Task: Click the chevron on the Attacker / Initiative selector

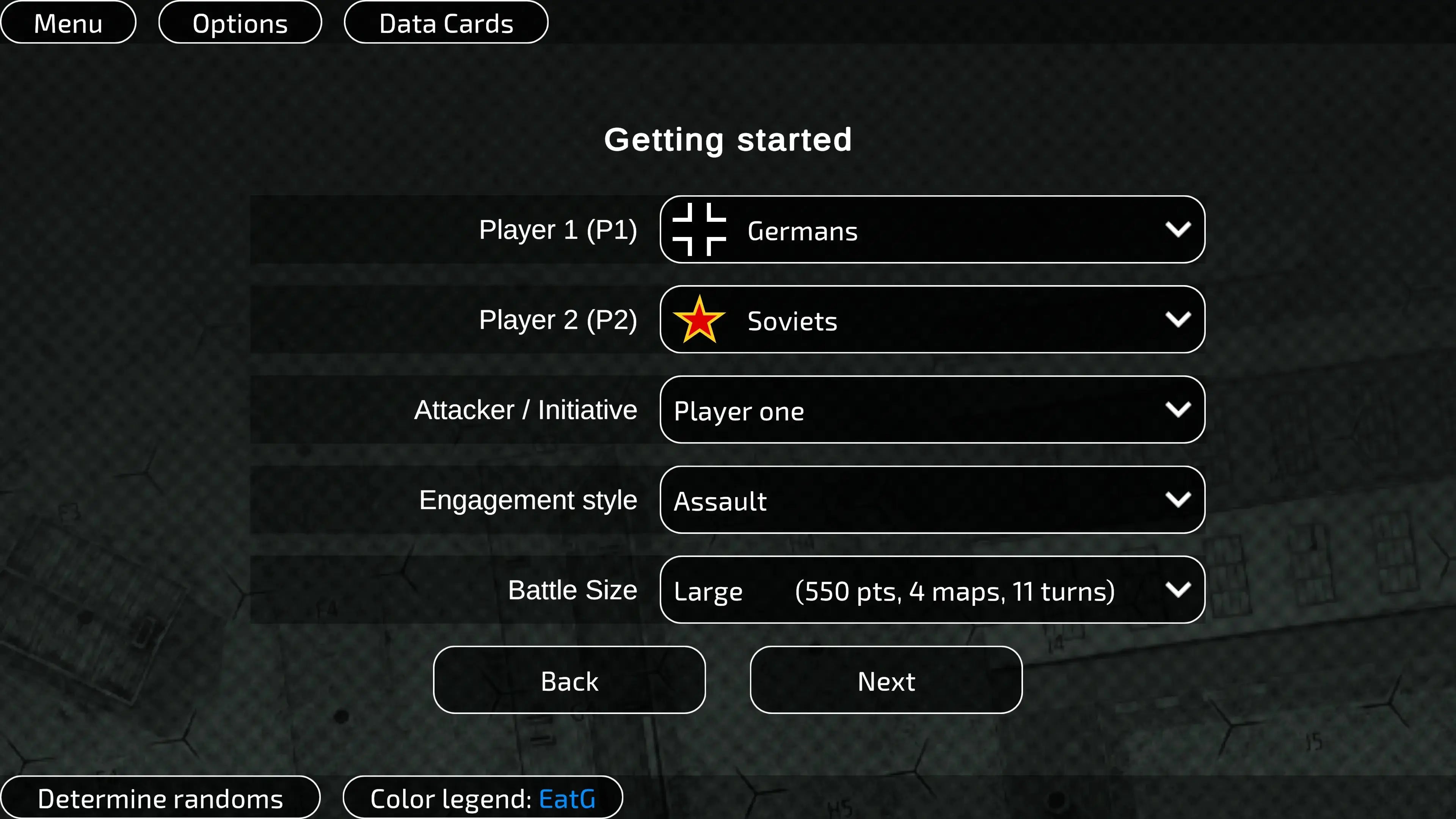Action: pos(1179,410)
